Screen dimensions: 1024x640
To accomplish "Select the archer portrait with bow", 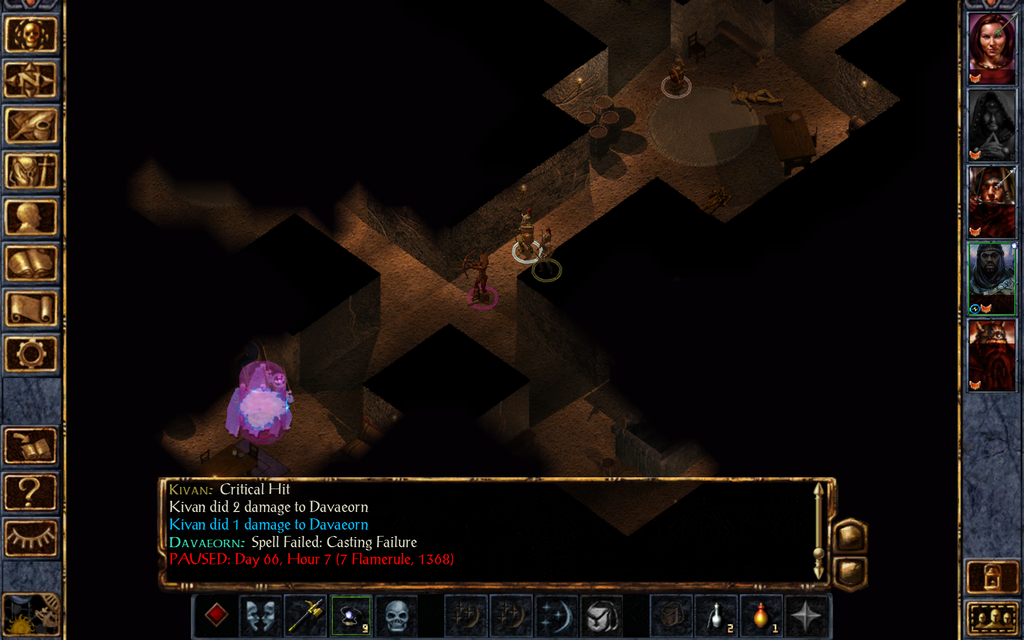I will [991, 201].
